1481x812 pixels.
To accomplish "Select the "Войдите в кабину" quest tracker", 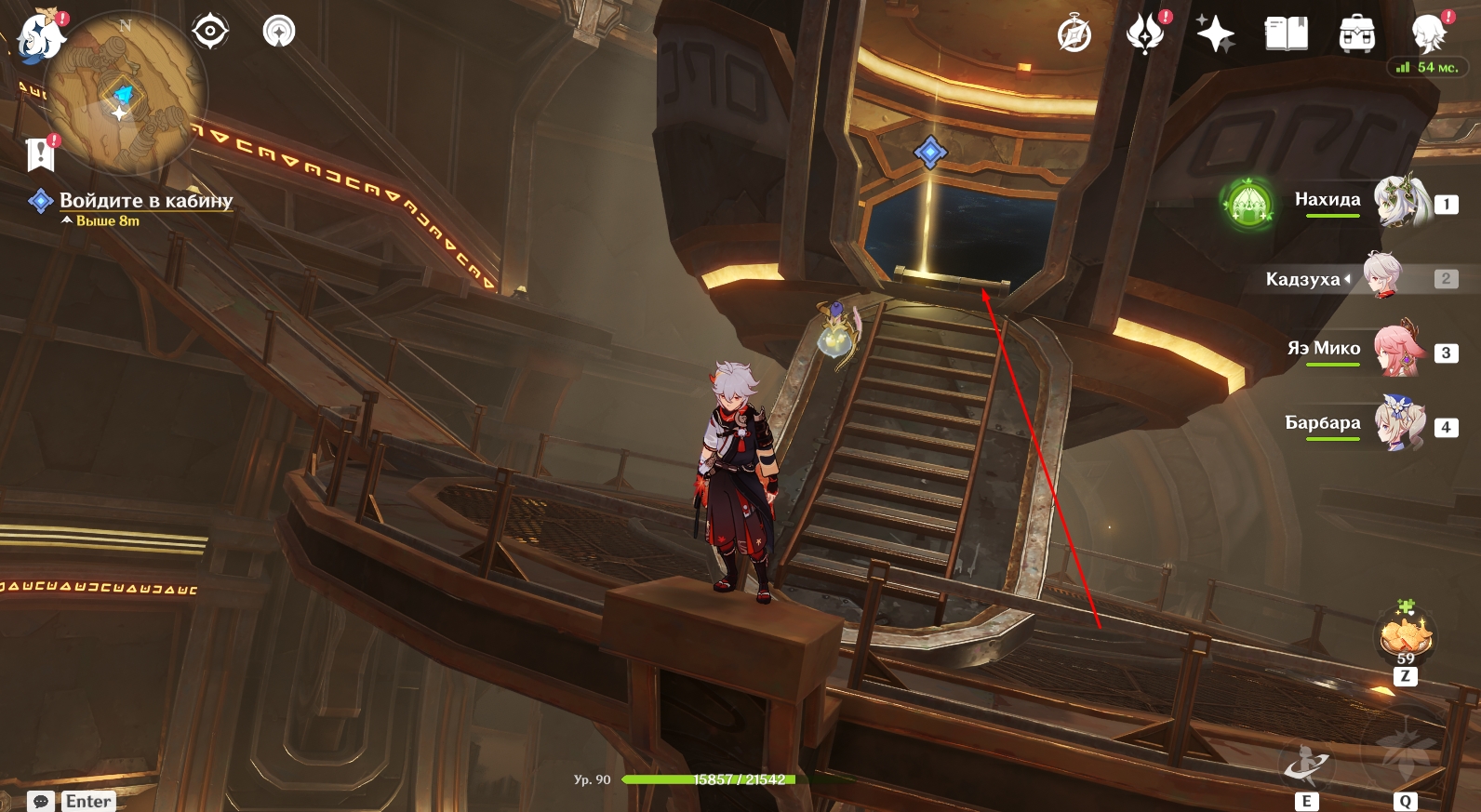I will (145, 200).
